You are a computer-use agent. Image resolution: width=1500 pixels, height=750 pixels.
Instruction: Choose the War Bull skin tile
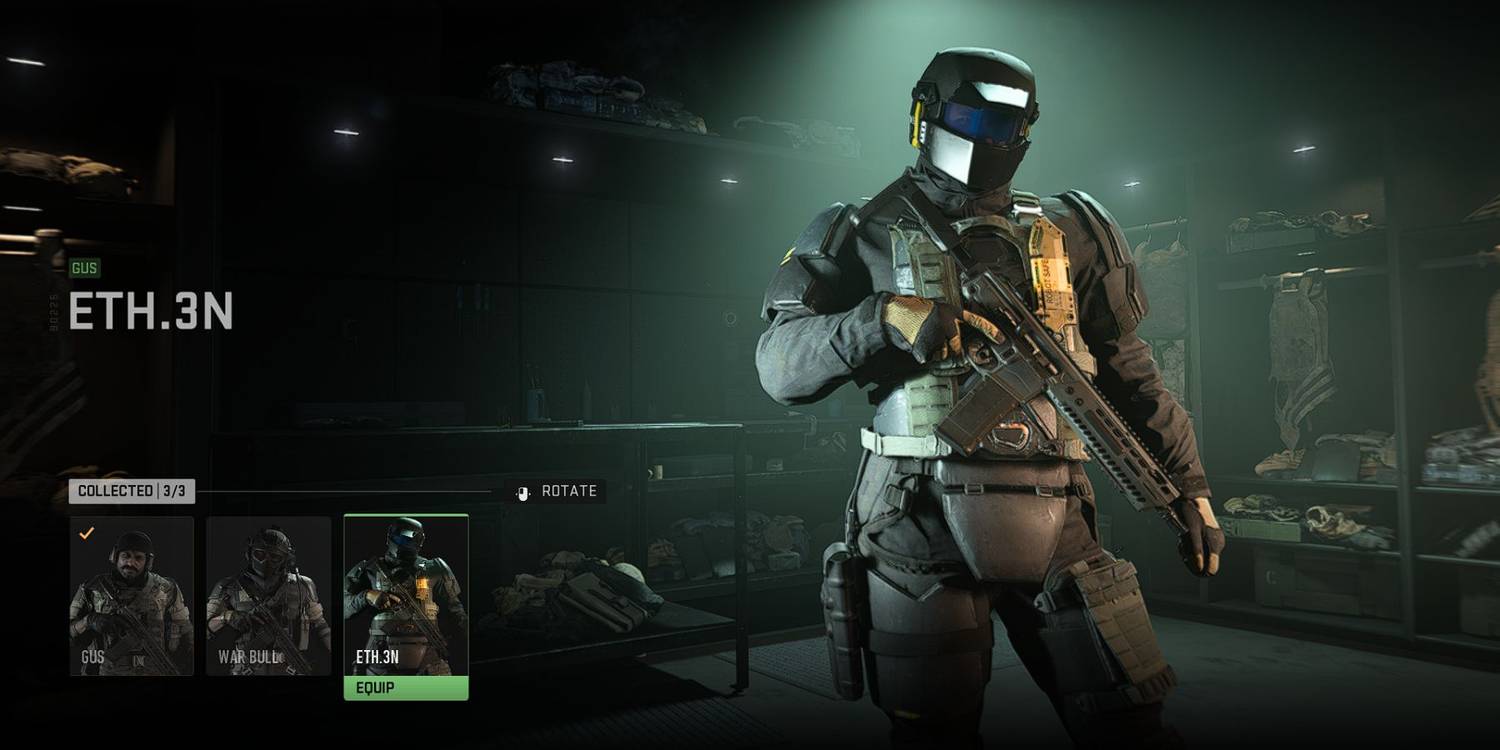pyautogui.click(x=268, y=595)
